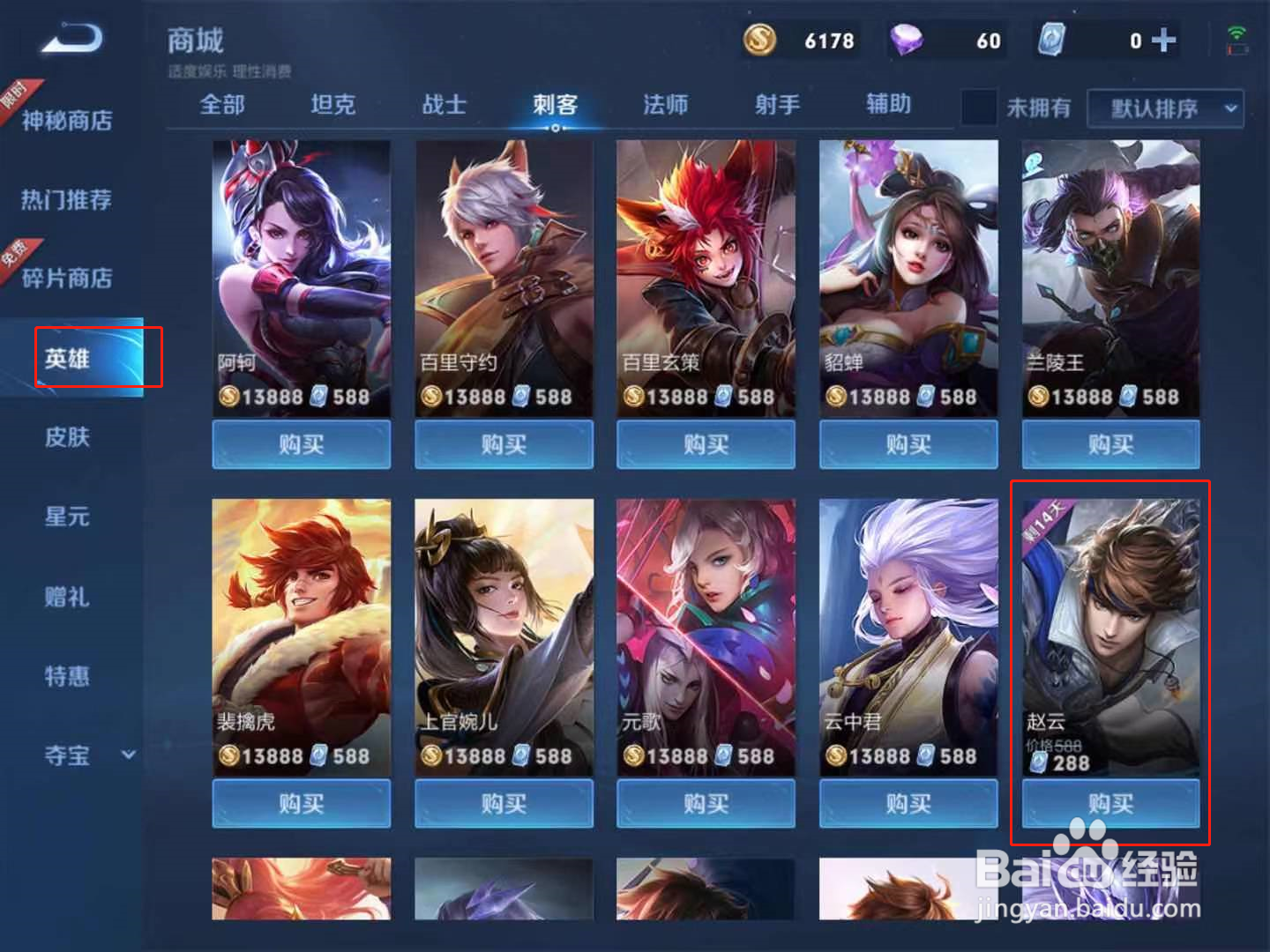
Task: Open the 碎片商店 fragment shop
Action: 68,279
